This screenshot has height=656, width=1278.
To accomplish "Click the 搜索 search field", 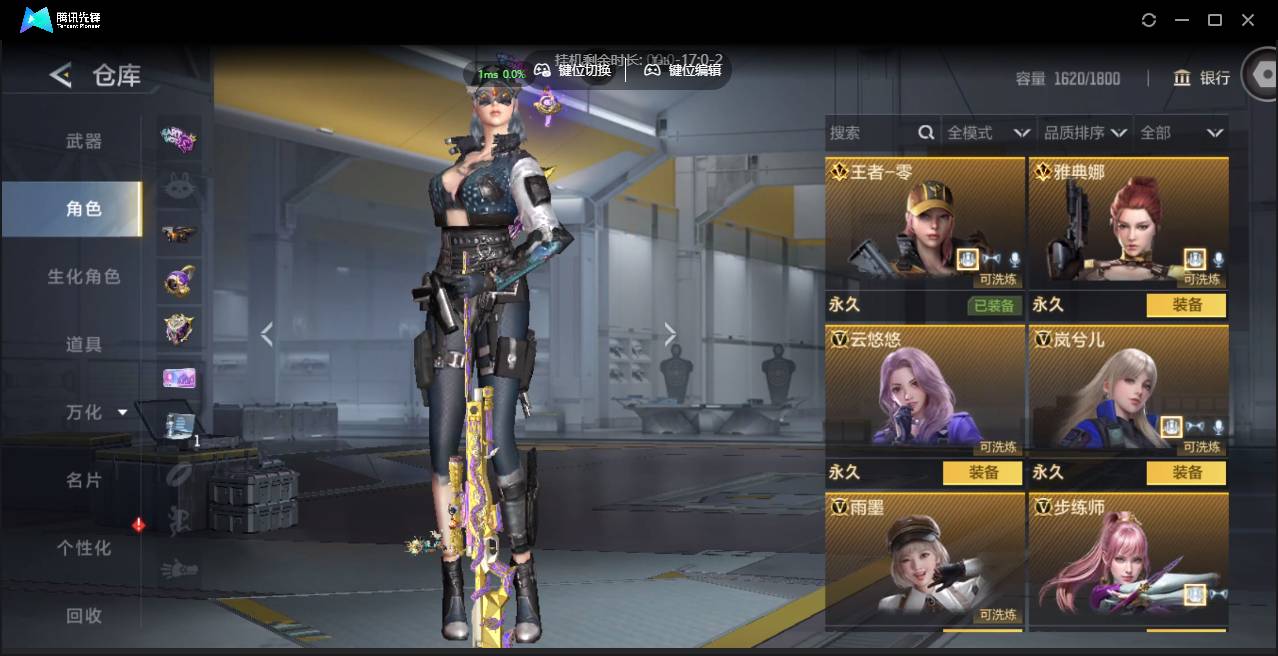I will [x=872, y=133].
